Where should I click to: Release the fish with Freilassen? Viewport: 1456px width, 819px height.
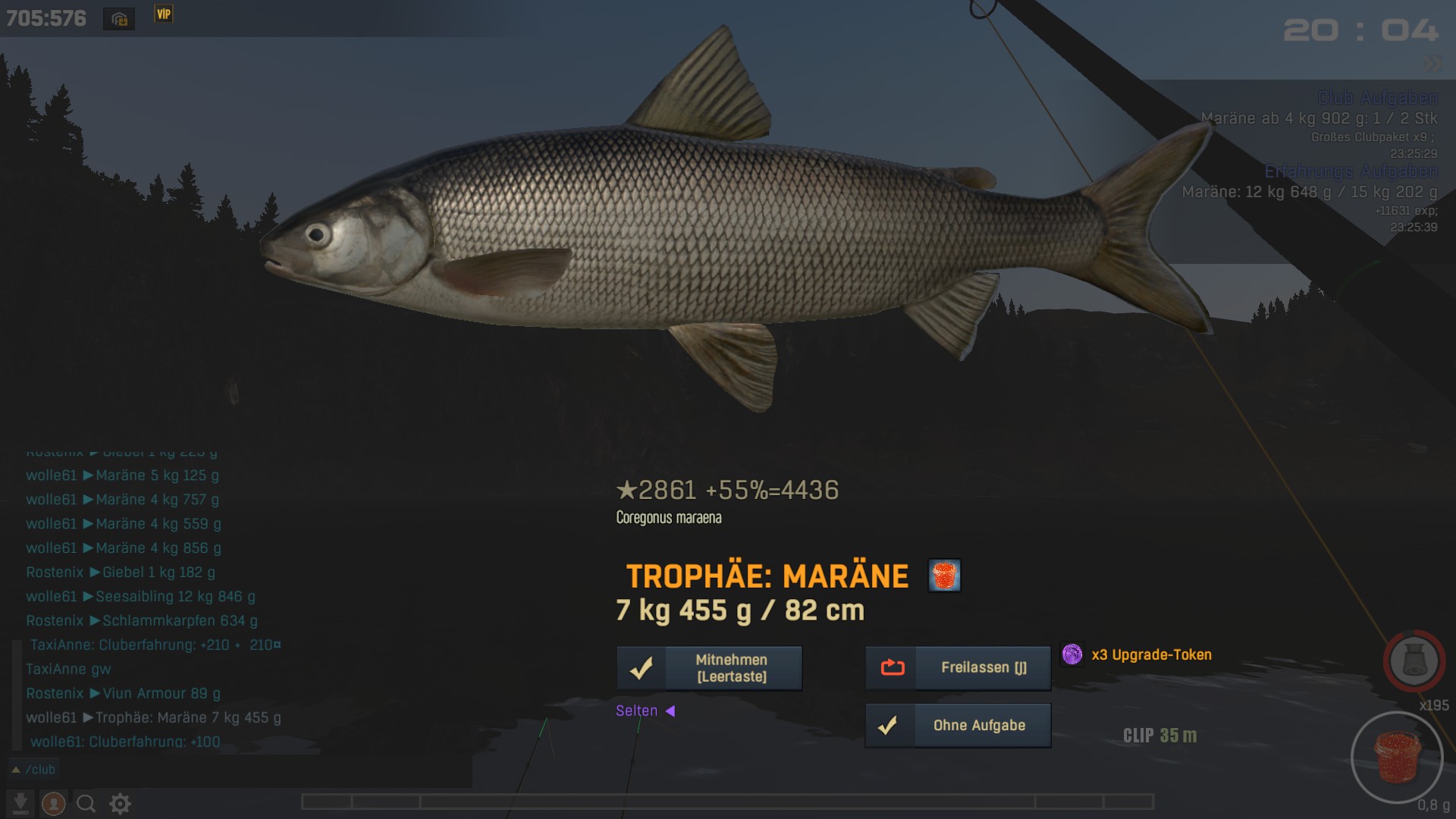(958, 668)
